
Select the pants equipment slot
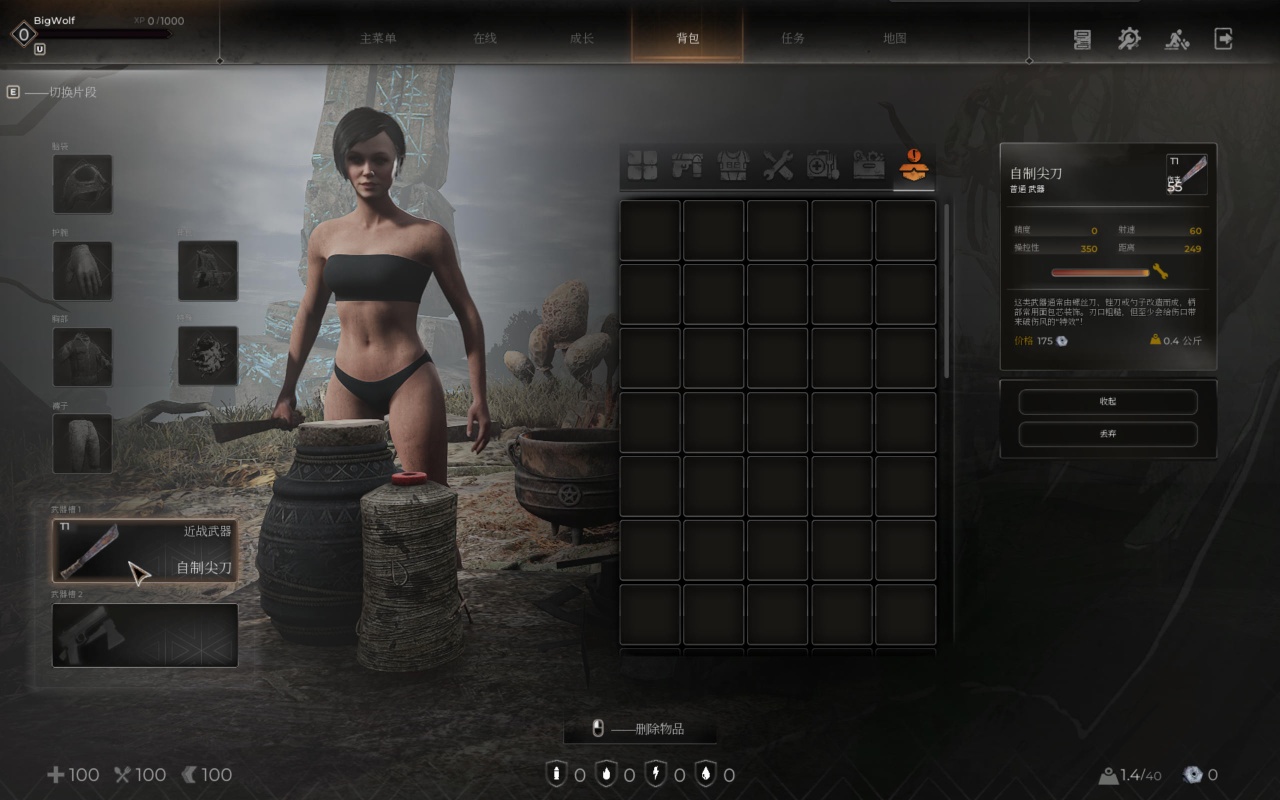click(x=82, y=443)
